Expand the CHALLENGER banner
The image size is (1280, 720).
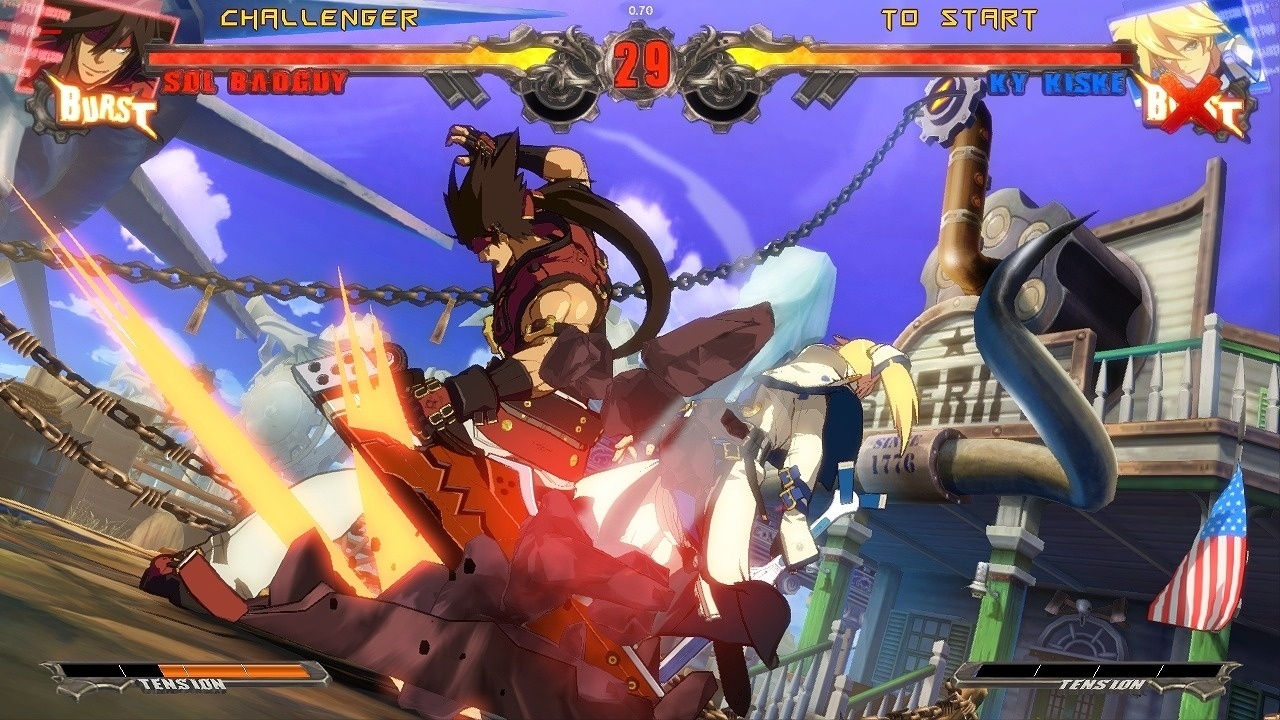tap(318, 16)
